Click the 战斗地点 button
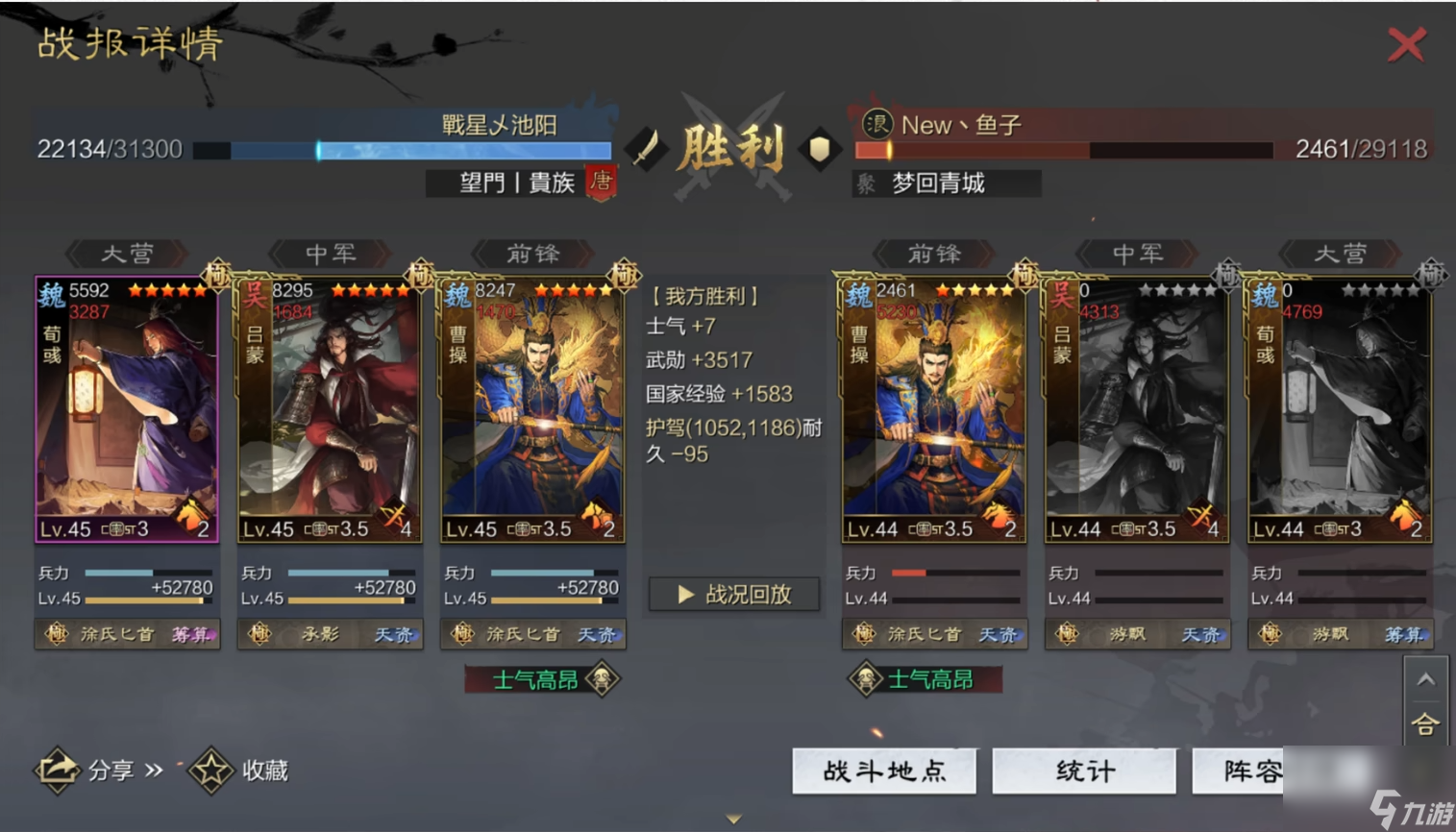The image size is (1456, 832). pyautogui.click(x=883, y=771)
